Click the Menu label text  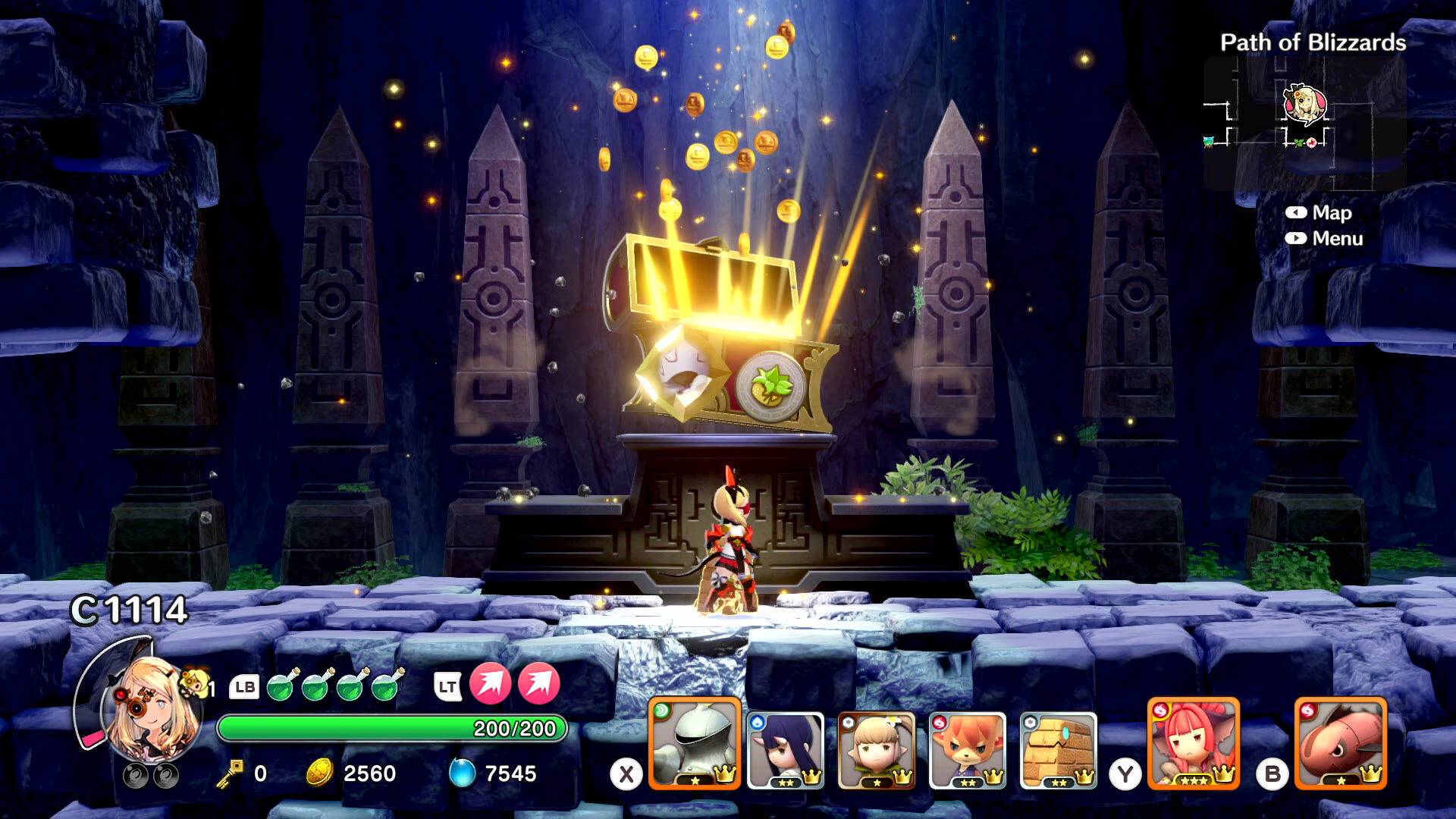click(1339, 239)
